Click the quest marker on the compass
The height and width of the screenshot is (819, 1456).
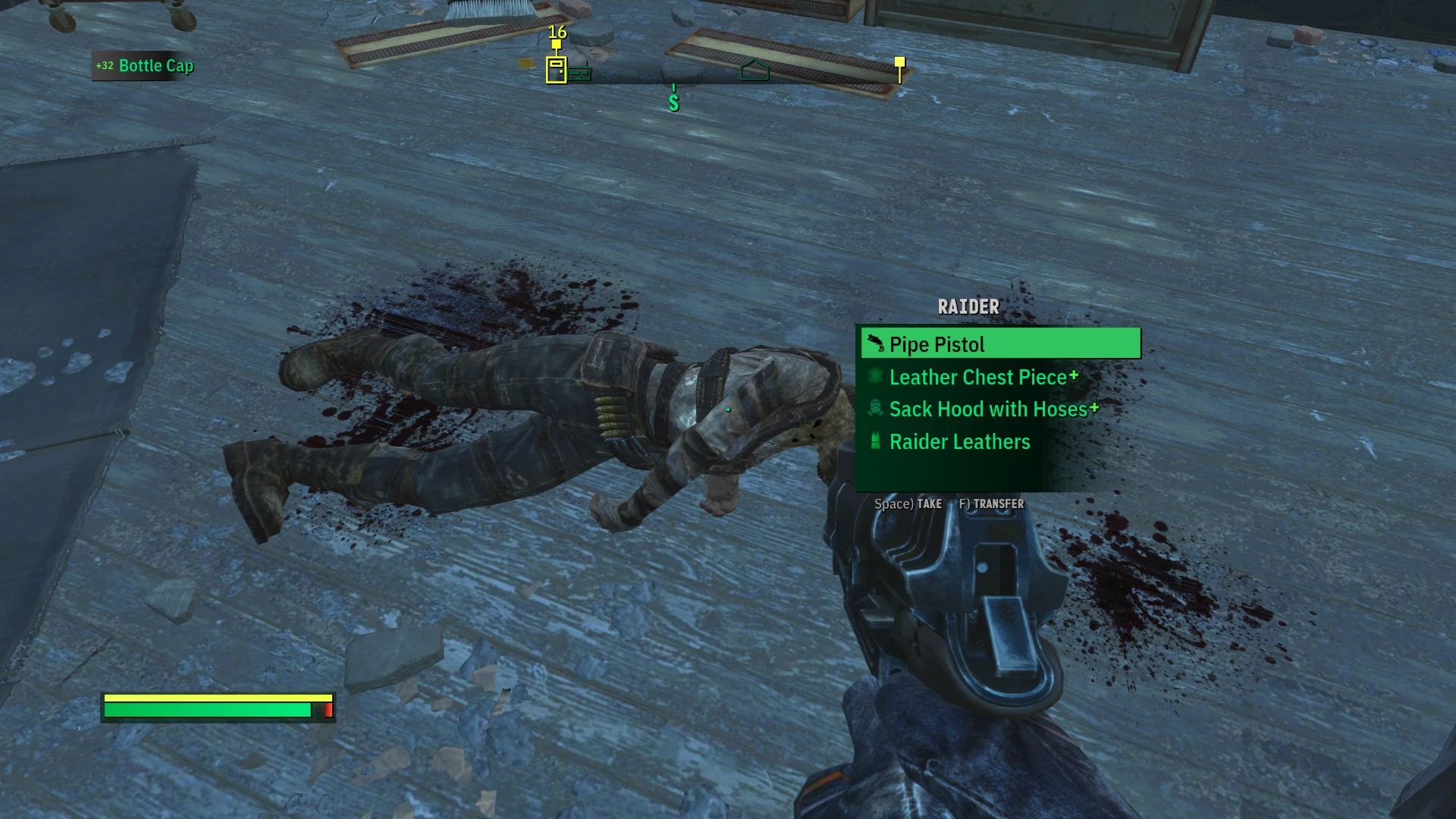[899, 67]
